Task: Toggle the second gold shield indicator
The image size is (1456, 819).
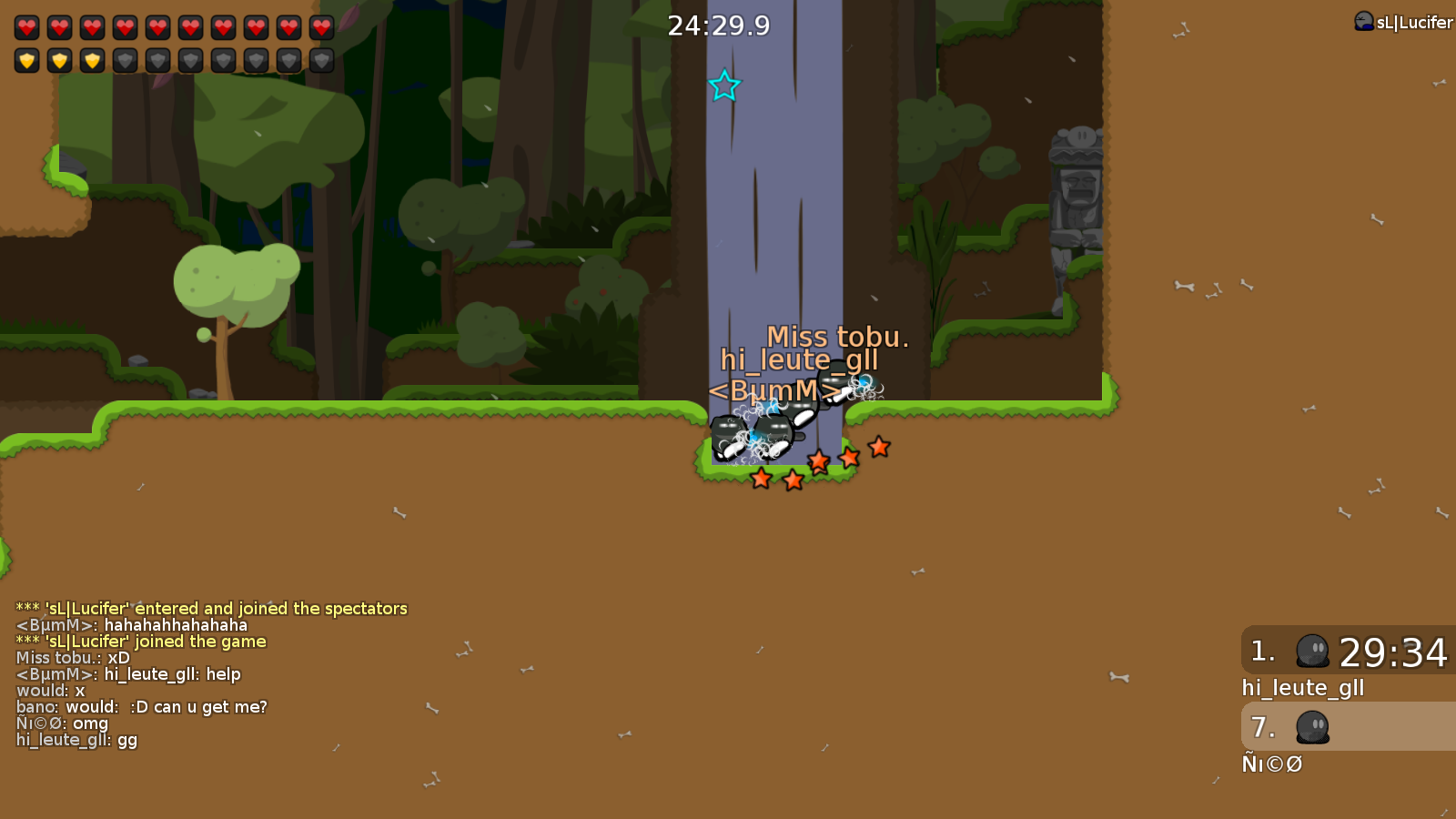Action: tap(59, 60)
